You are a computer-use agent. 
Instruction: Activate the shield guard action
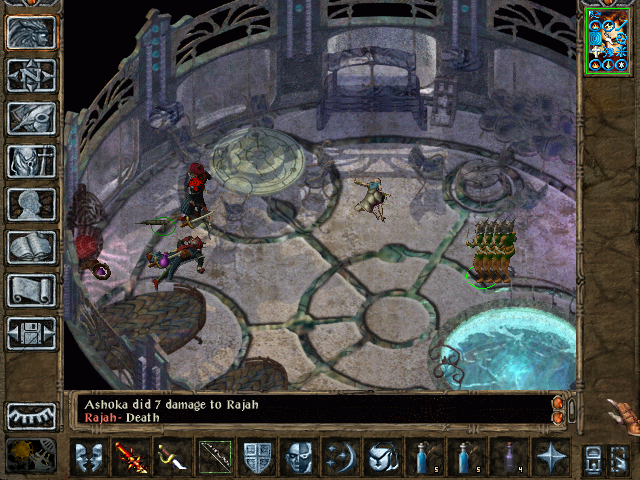256,457
